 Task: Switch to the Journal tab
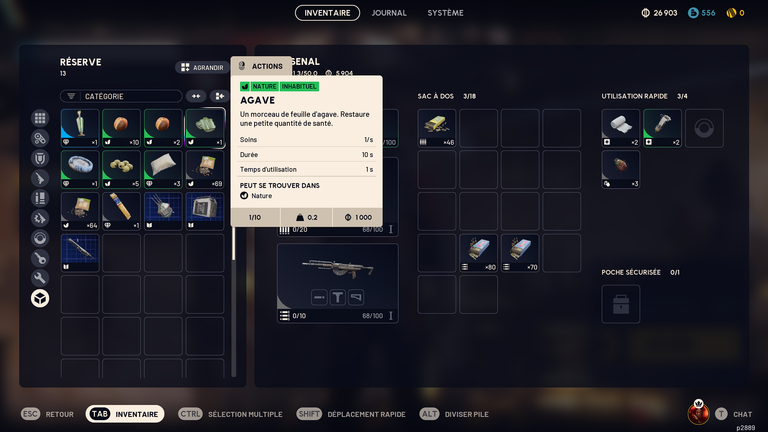389,13
